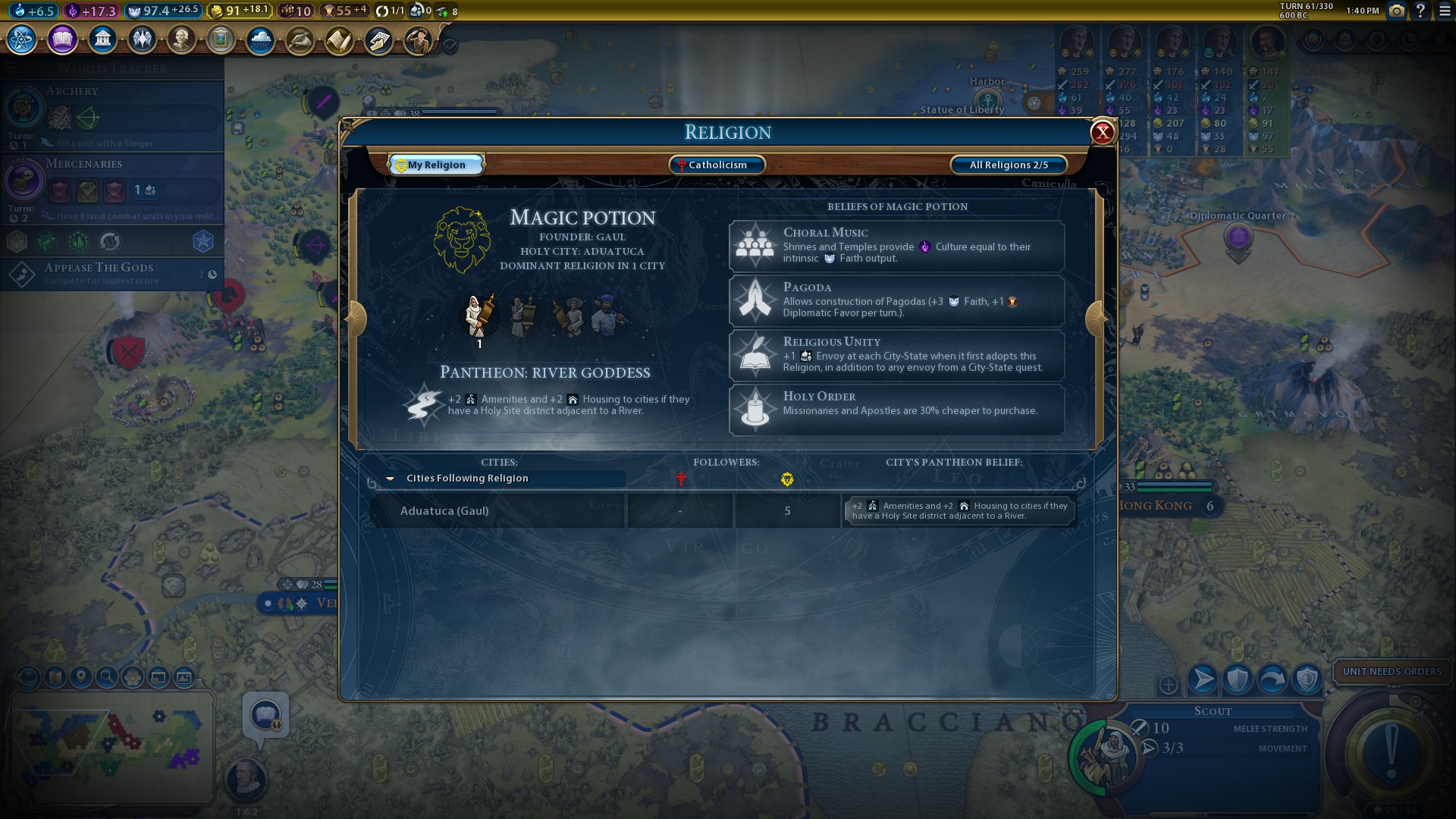Open the Civilopedia help question mark
This screenshot has height=819, width=1456.
tap(1420, 11)
